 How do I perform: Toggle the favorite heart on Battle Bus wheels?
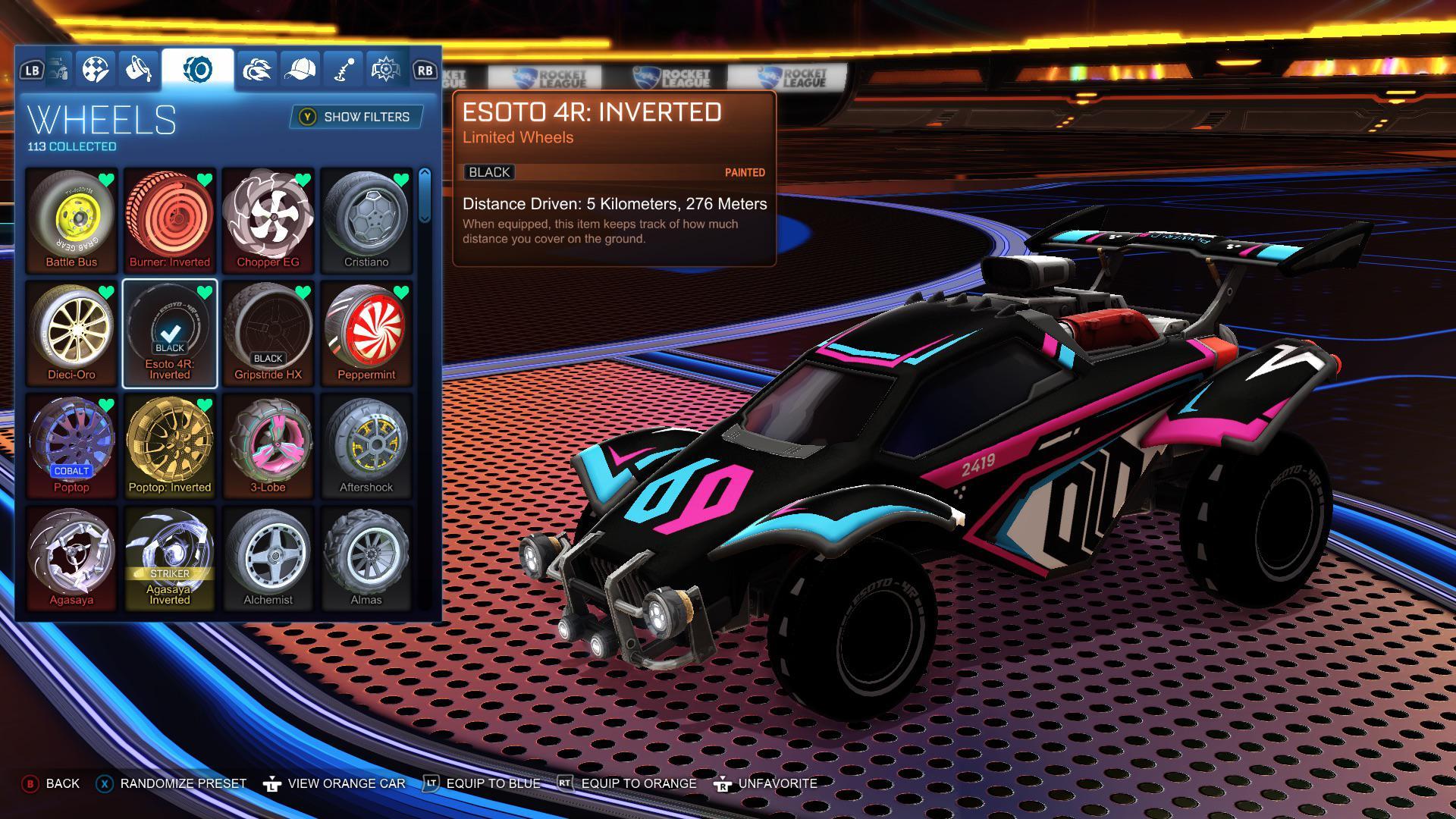coord(106,180)
